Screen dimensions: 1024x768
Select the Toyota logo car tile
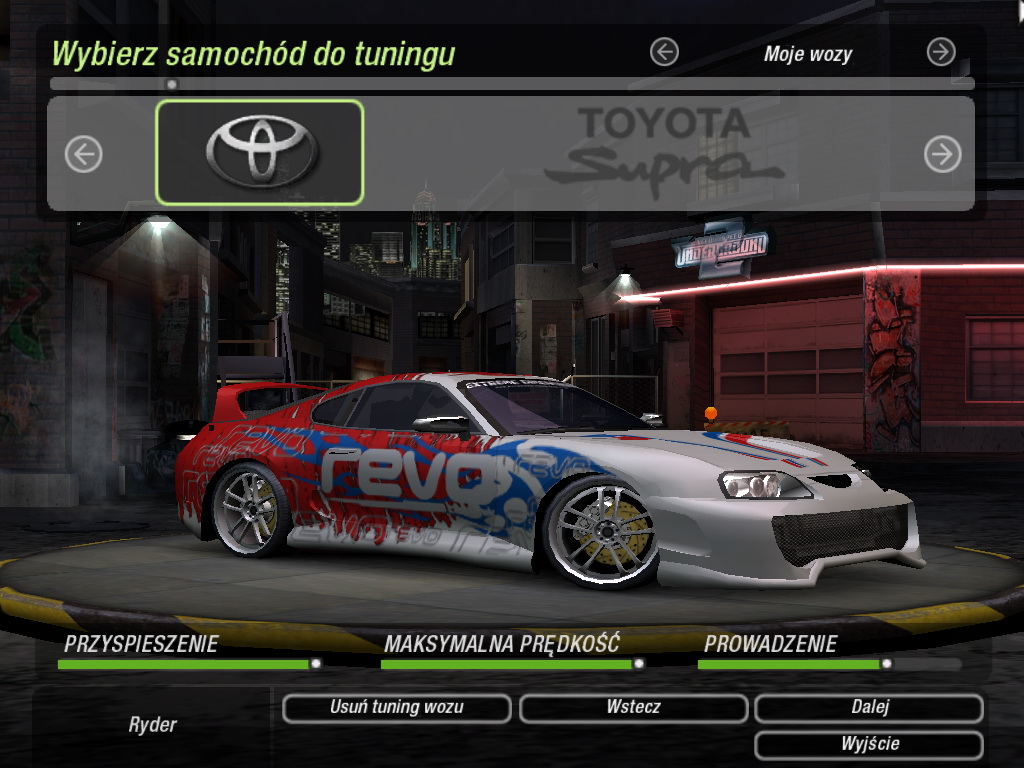[x=260, y=153]
